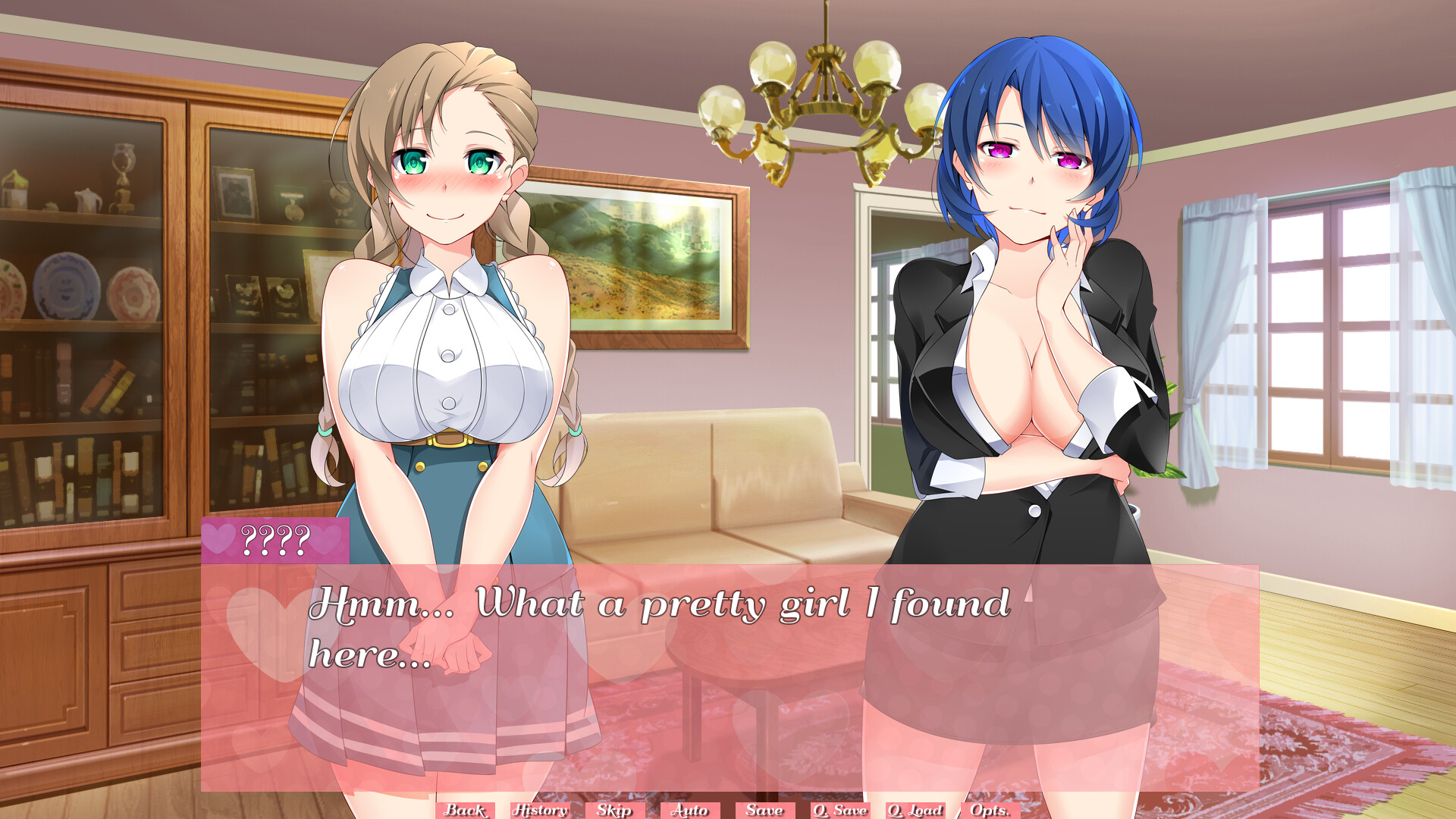Open the History log

(540, 810)
